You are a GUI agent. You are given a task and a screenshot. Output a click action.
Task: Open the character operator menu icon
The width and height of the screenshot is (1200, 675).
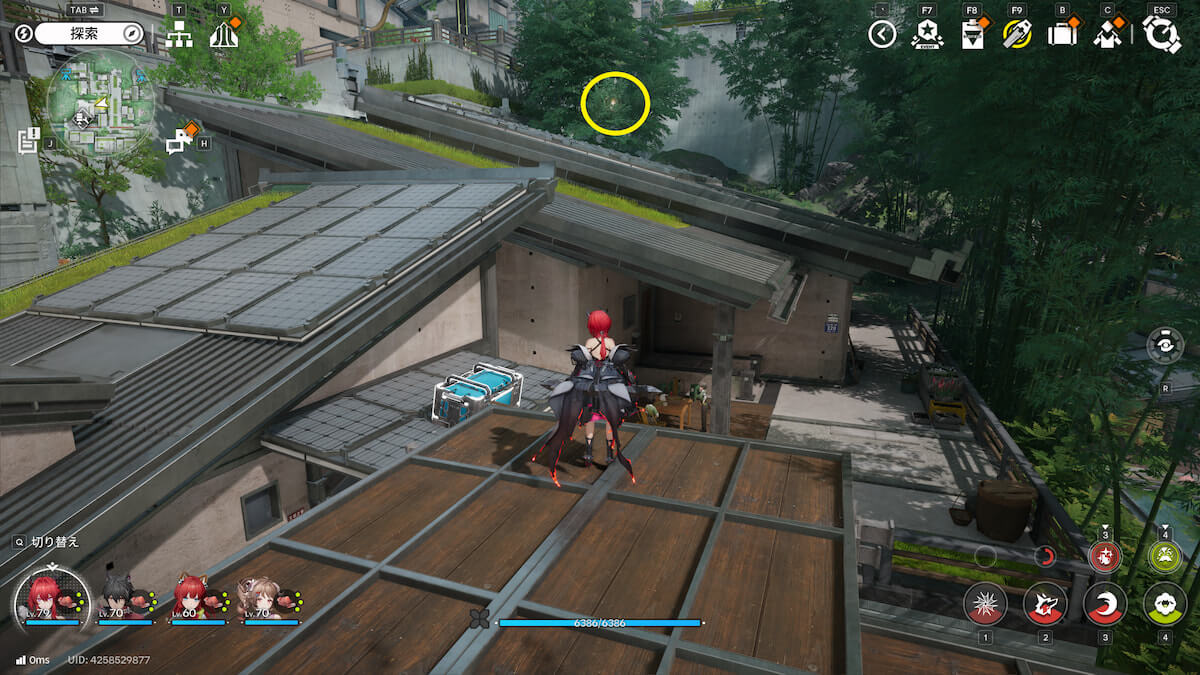(1107, 35)
